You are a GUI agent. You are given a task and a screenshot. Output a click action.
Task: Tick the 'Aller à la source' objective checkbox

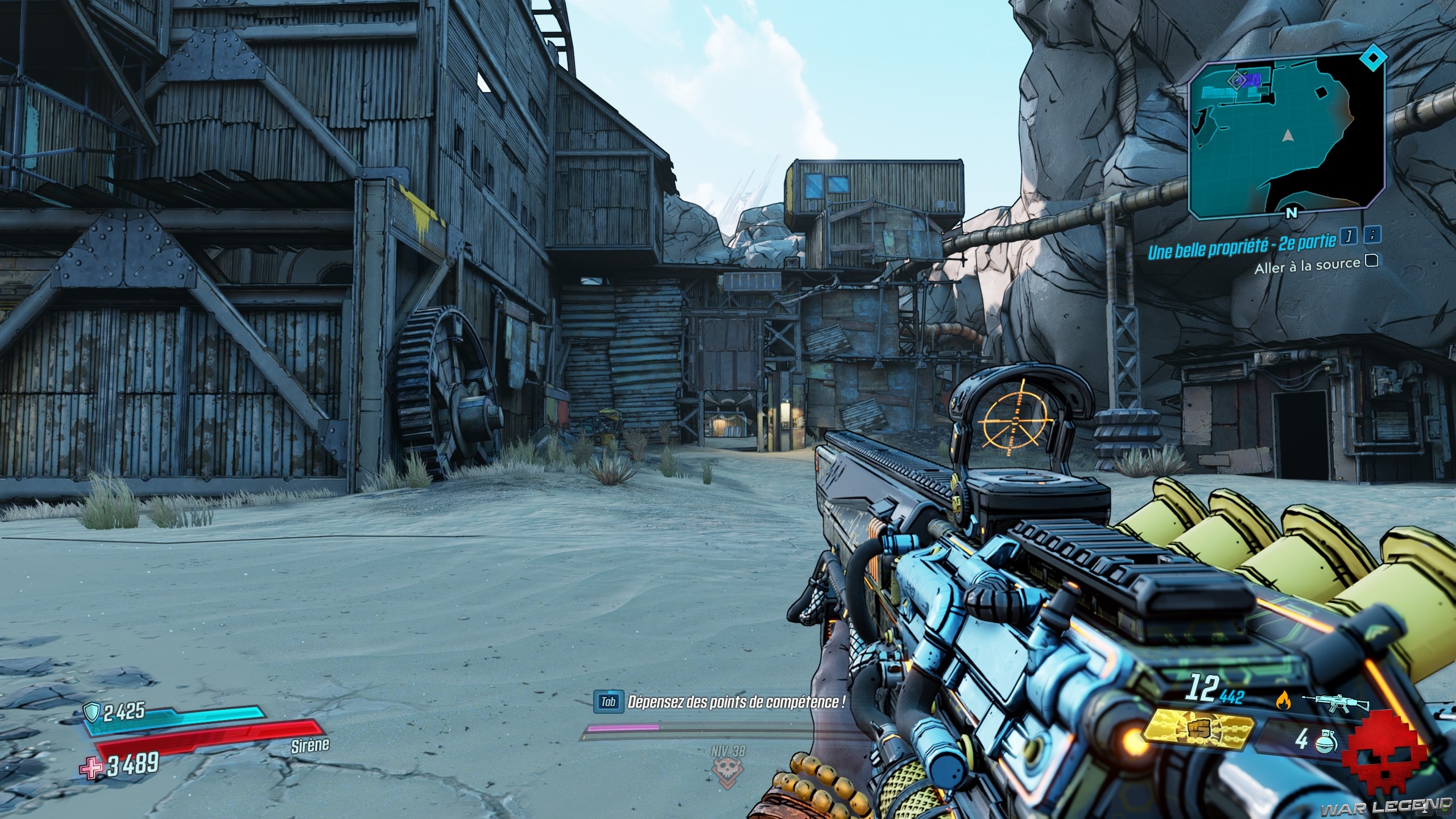point(1372,260)
